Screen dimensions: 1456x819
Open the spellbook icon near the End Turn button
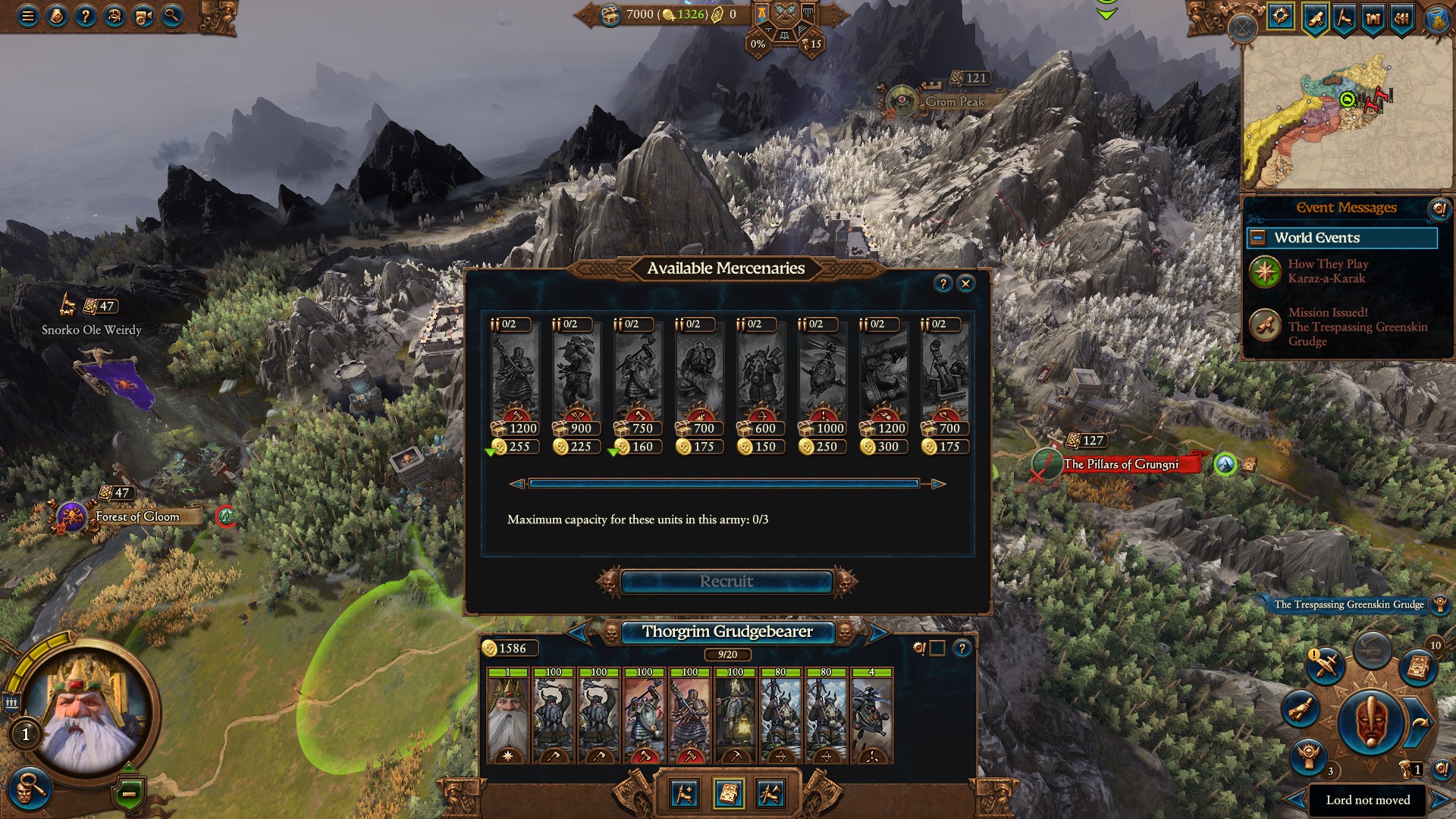point(1417,667)
